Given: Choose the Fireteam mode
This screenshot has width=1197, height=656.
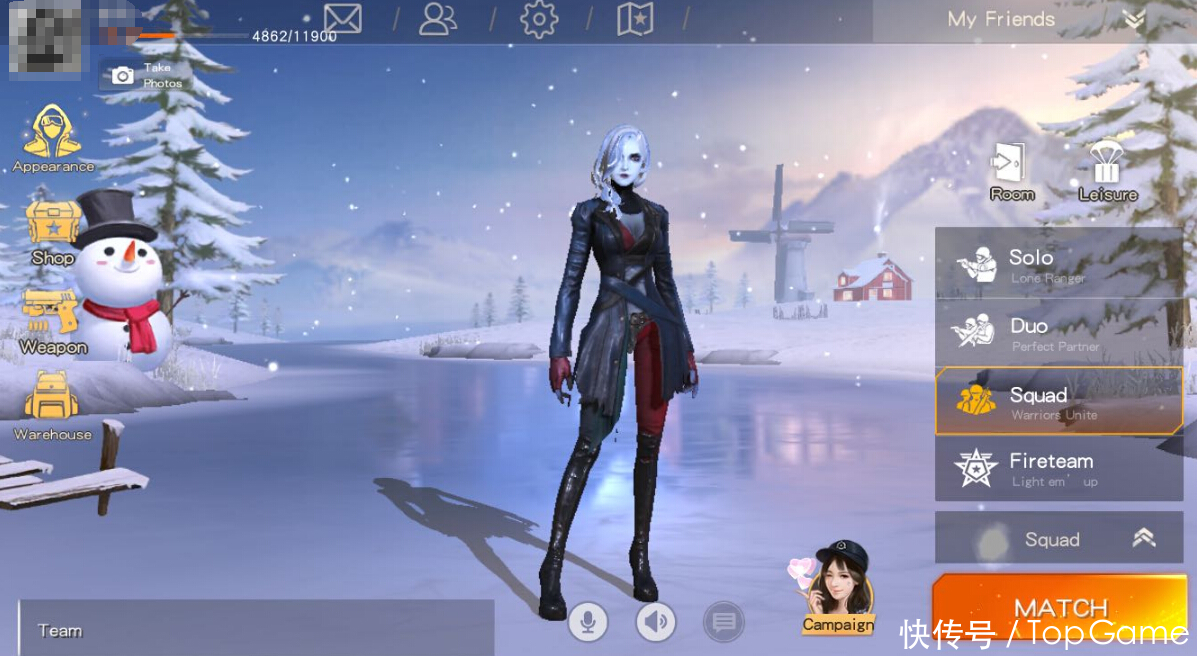Looking at the screenshot, I should (x=1058, y=468).
